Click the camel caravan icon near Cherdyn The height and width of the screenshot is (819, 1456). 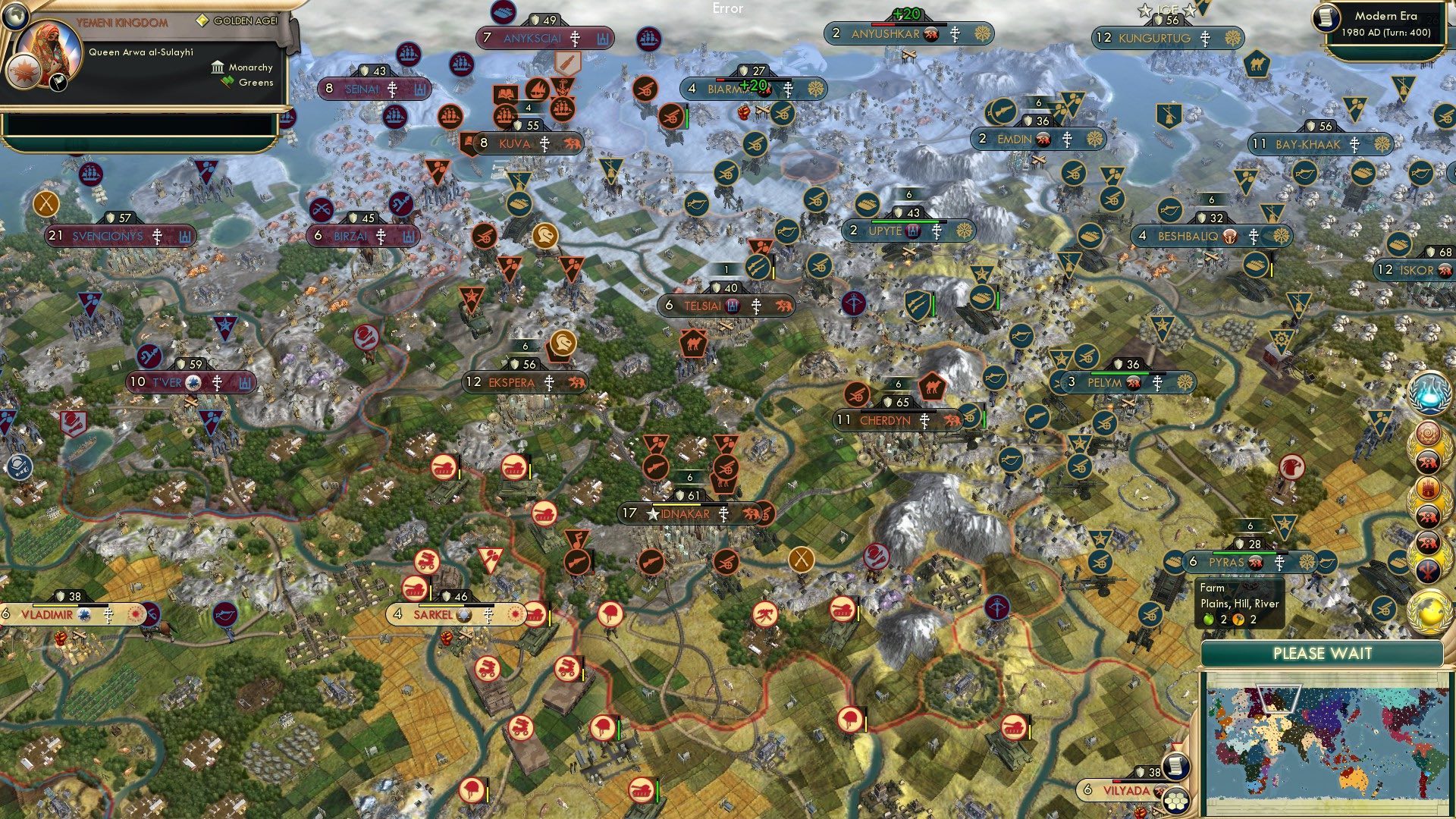coord(934,388)
